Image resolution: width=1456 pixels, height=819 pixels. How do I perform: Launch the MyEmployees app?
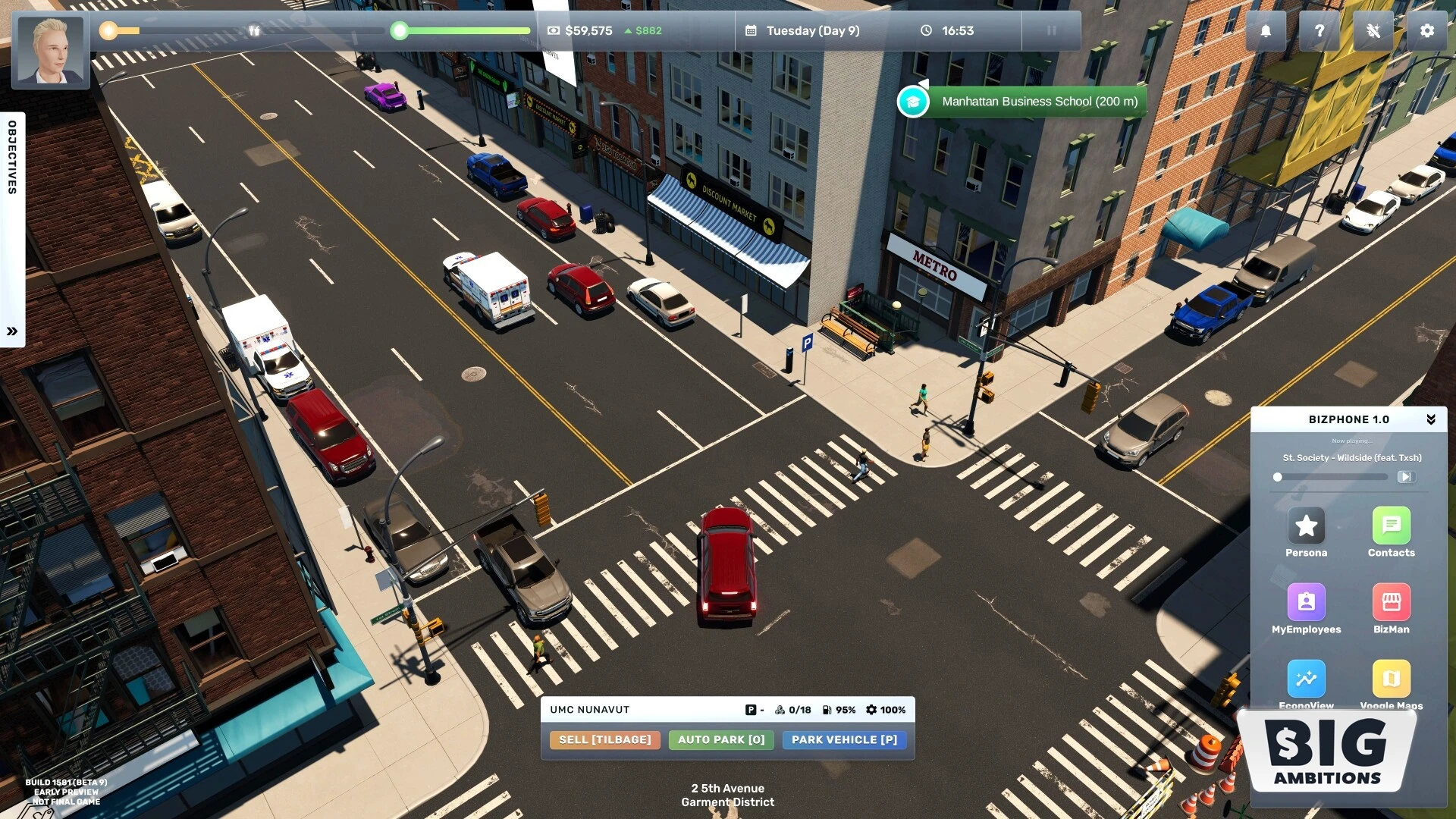tap(1306, 602)
